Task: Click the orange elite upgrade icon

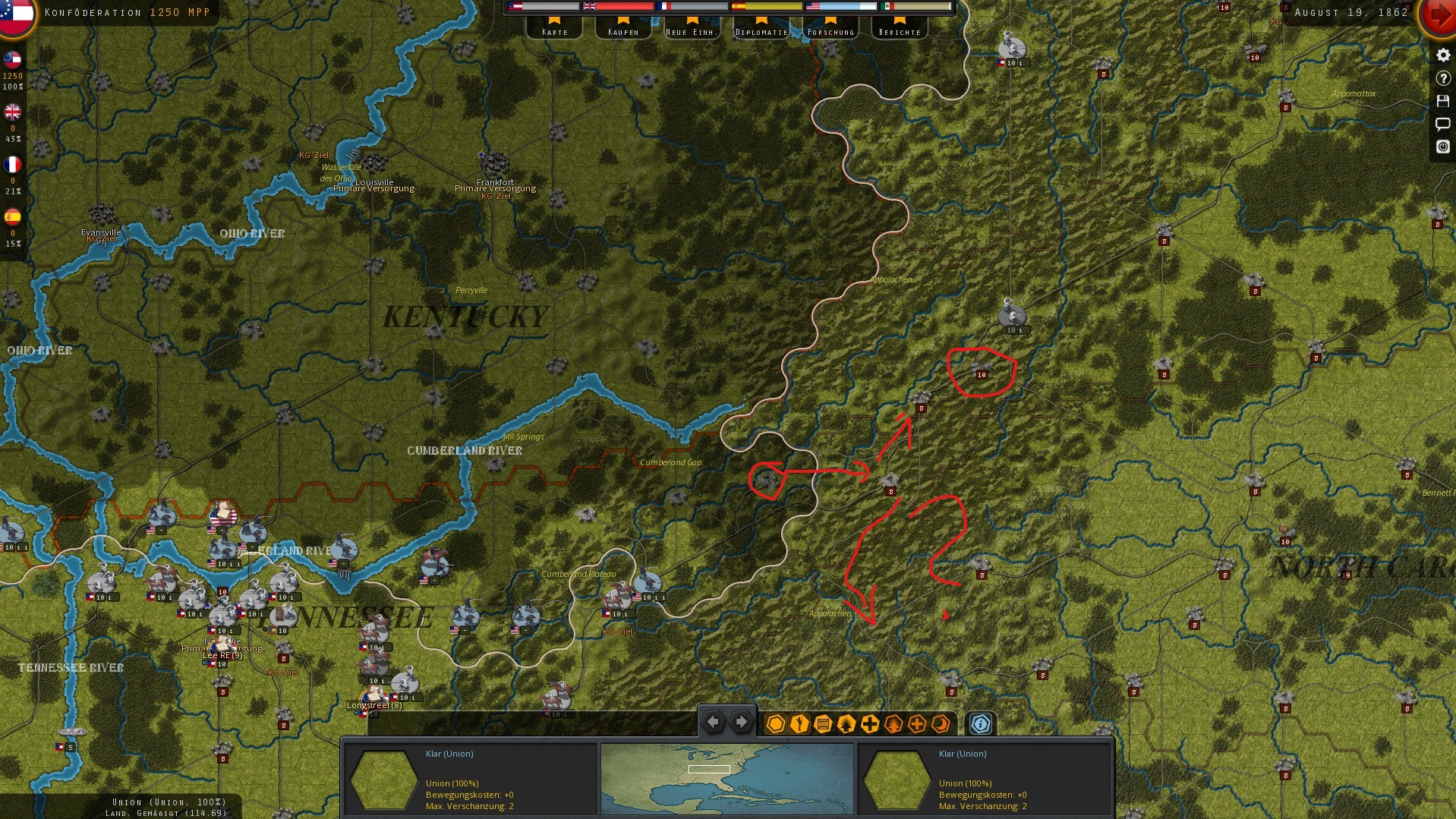Action: (x=893, y=723)
